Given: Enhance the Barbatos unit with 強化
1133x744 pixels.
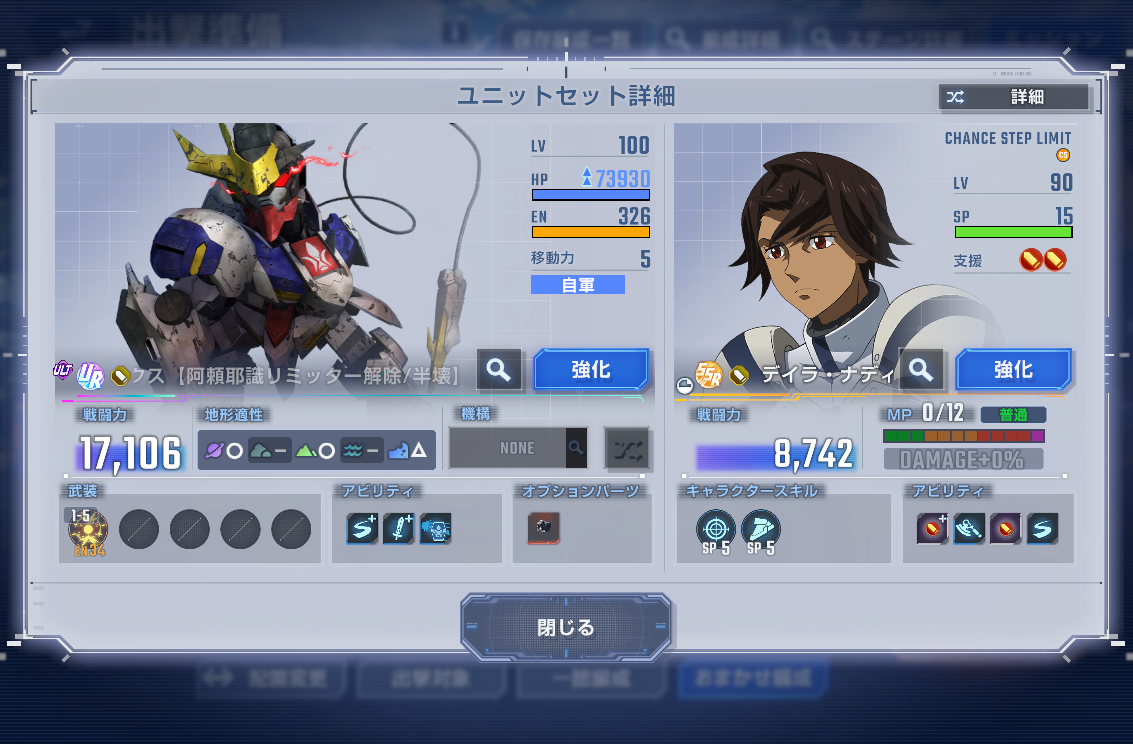Looking at the screenshot, I should [591, 370].
